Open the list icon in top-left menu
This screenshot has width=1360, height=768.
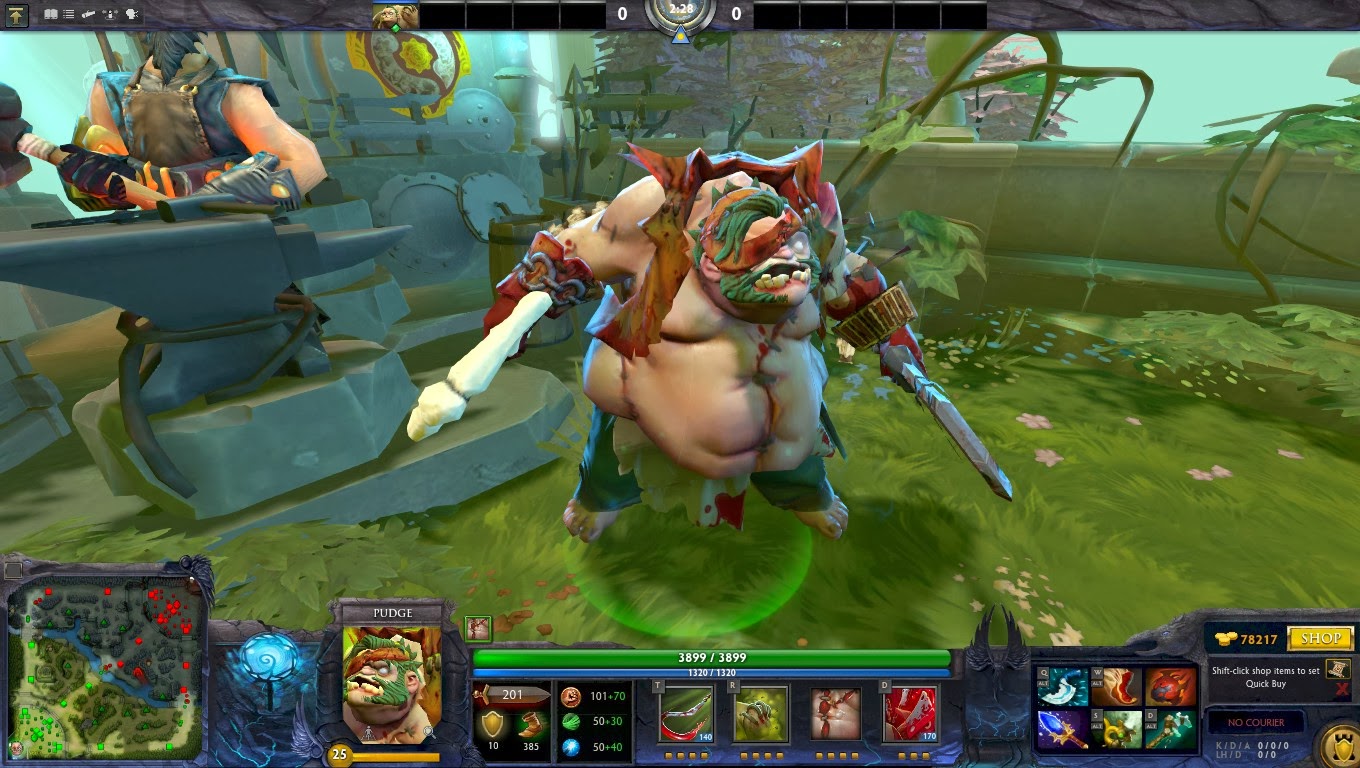click(69, 15)
